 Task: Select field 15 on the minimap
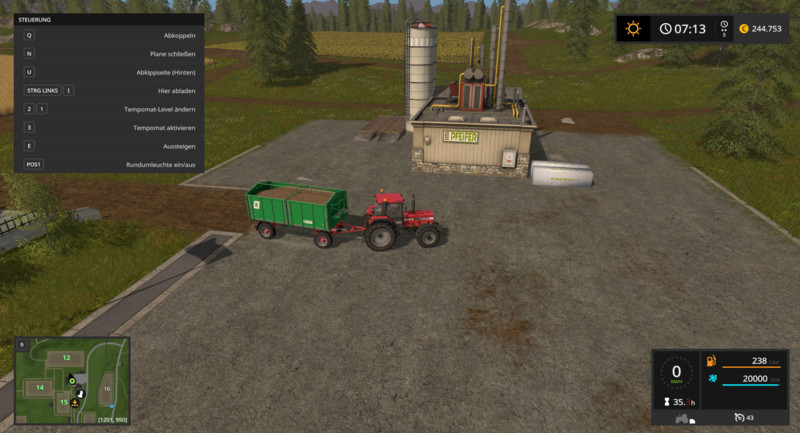[64, 402]
